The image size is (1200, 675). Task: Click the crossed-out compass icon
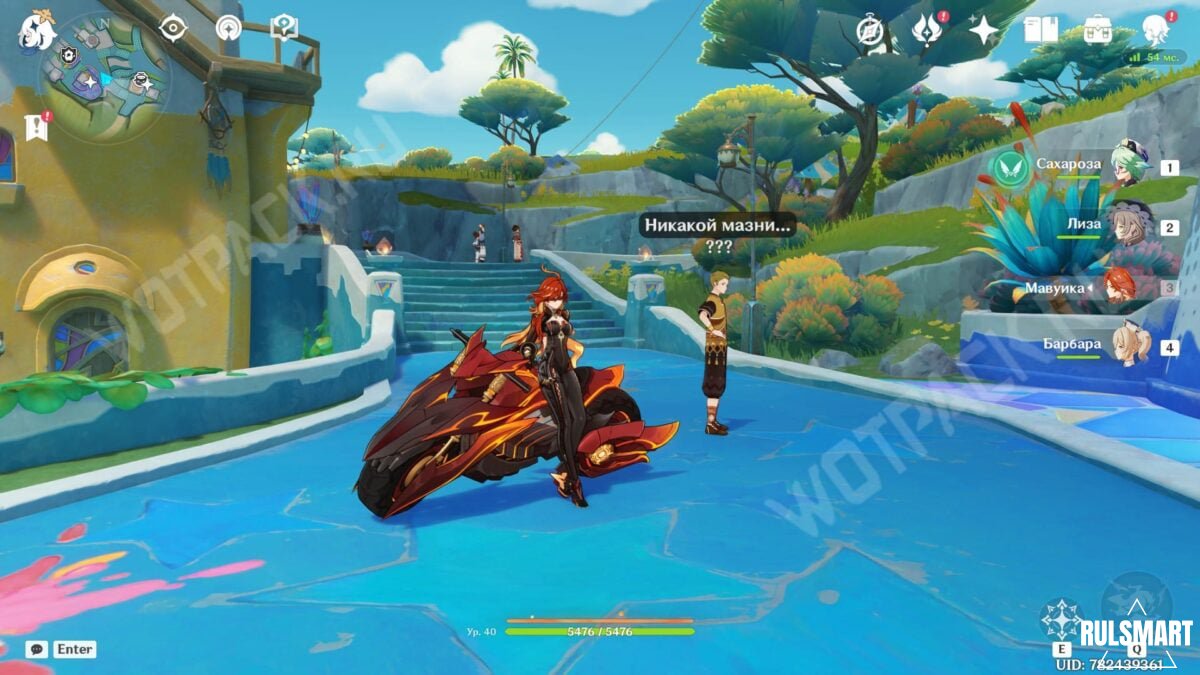[x=870, y=31]
